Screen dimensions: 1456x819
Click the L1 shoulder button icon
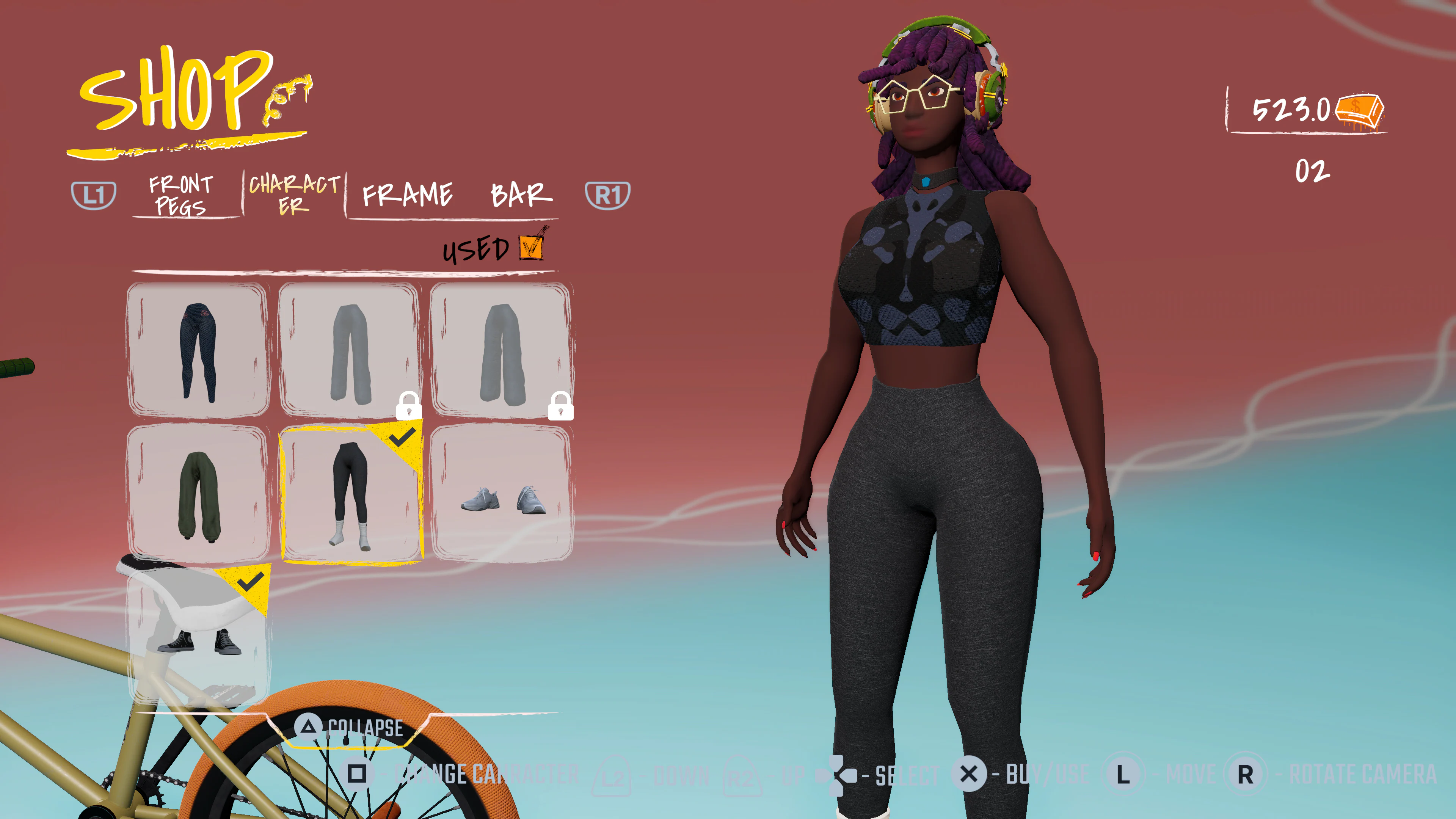pos(96,195)
